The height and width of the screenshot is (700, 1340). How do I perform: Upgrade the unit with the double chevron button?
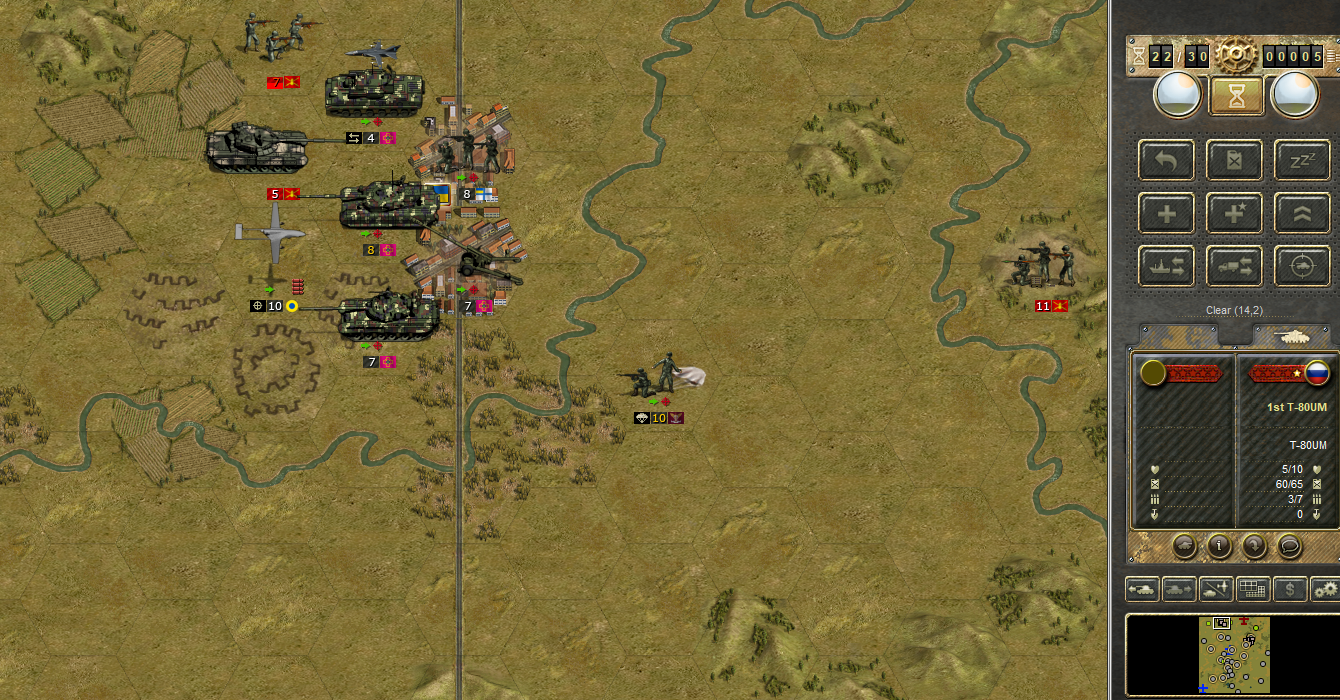1301,213
